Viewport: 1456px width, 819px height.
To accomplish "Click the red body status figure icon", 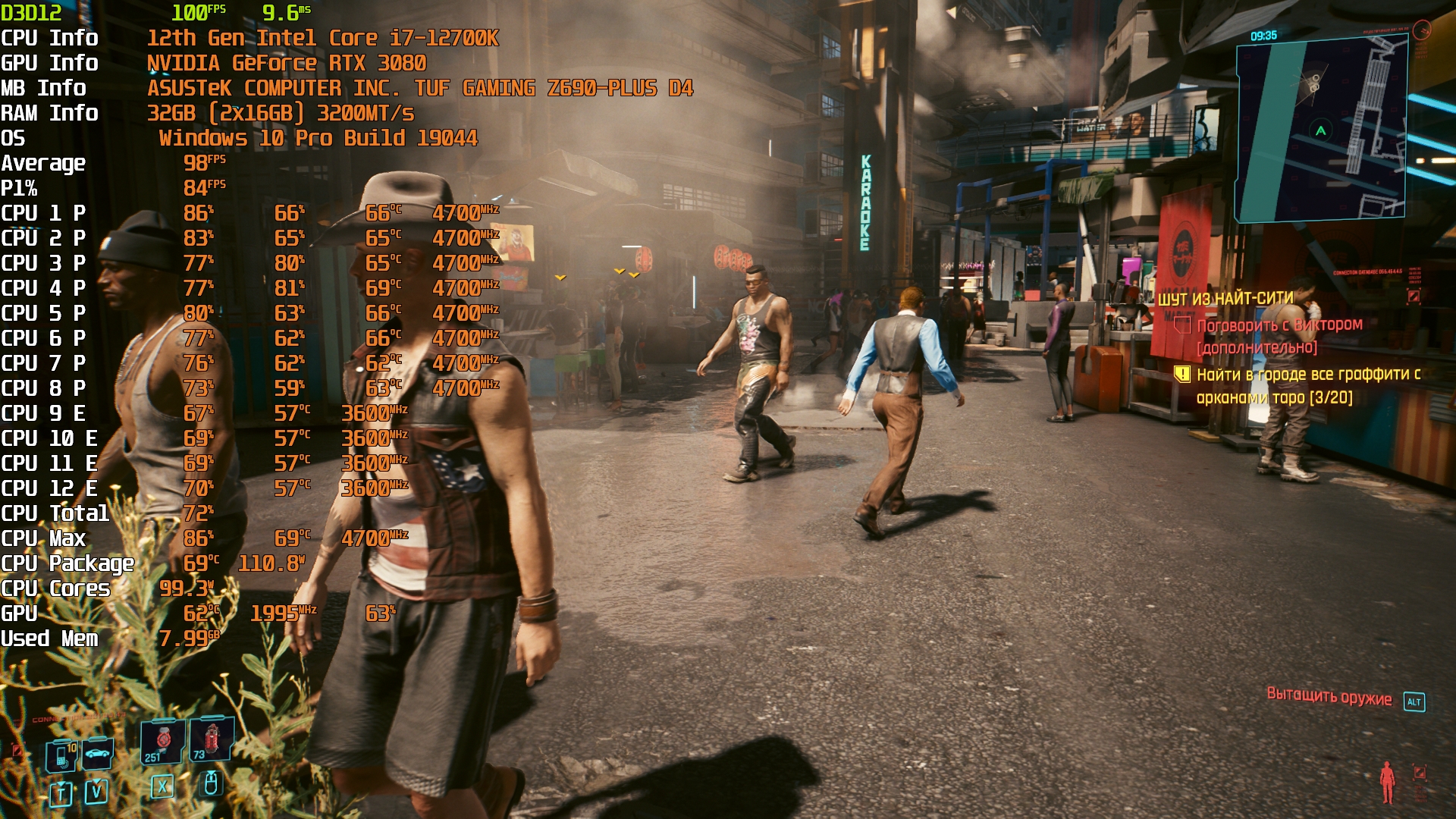I will [1387, 782].
